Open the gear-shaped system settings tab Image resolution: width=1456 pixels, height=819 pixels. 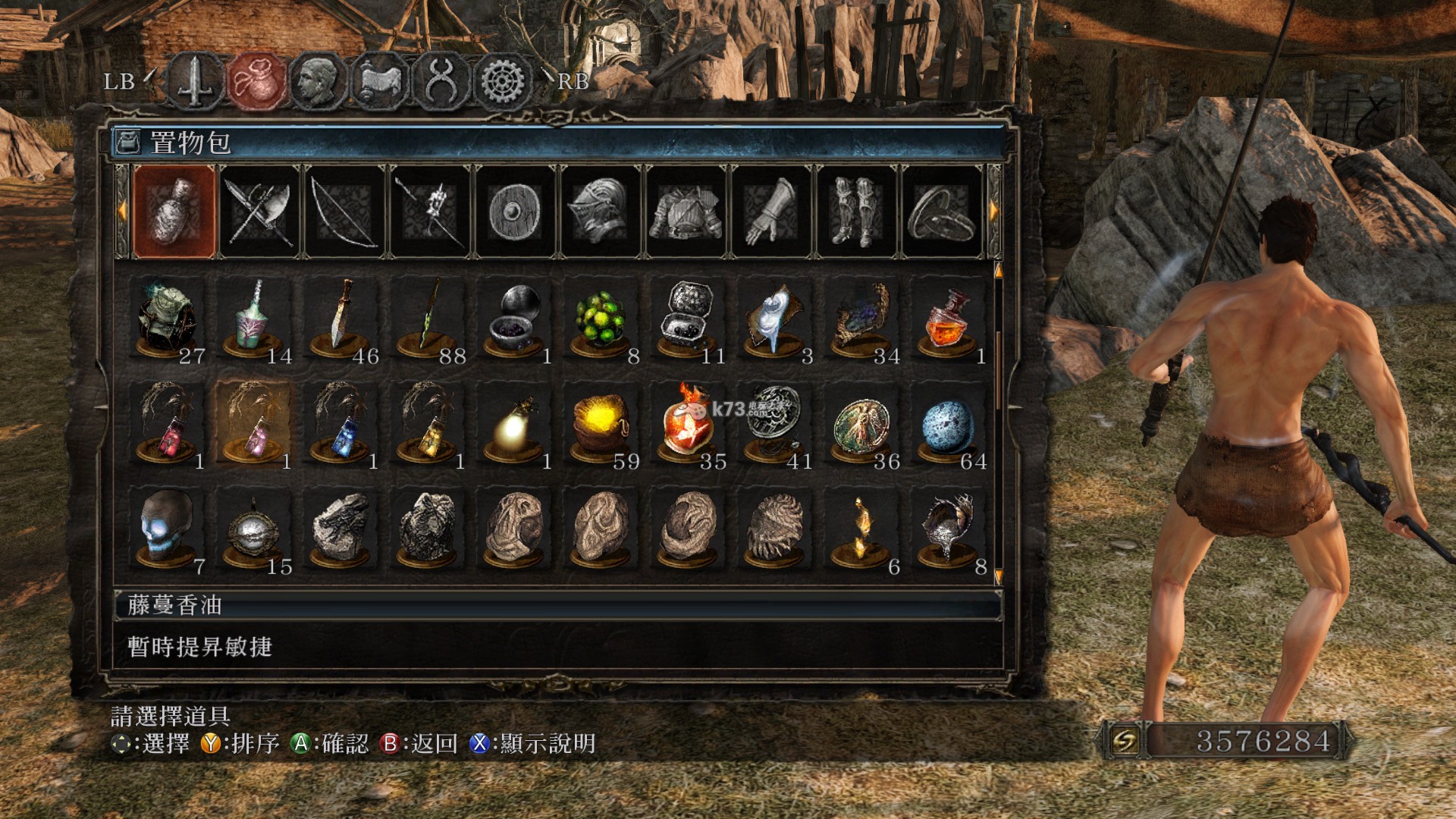503,81
